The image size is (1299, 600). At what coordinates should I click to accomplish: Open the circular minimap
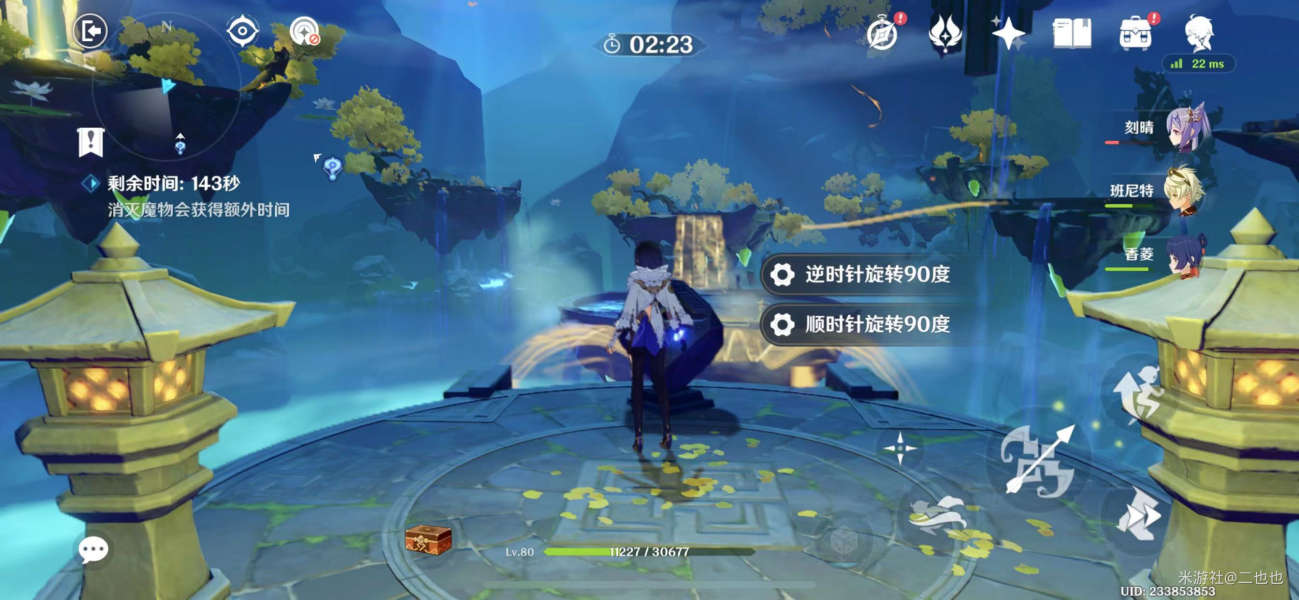[165, 88]
